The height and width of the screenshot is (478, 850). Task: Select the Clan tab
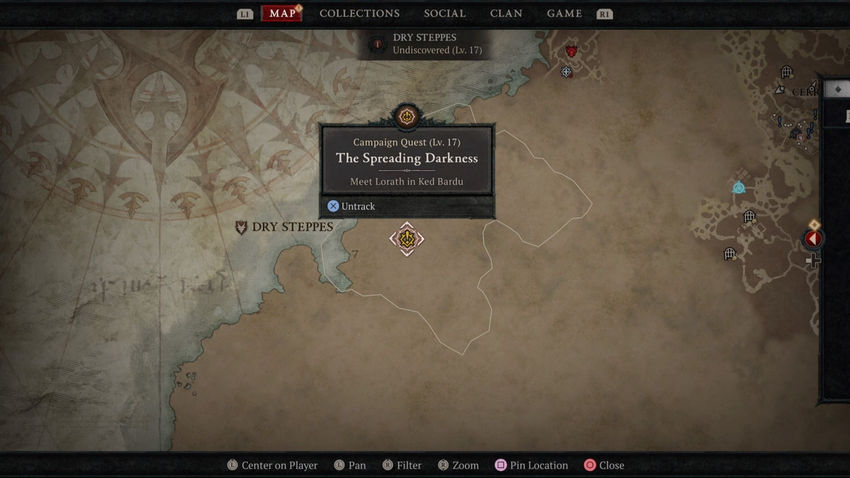point(506,14)
